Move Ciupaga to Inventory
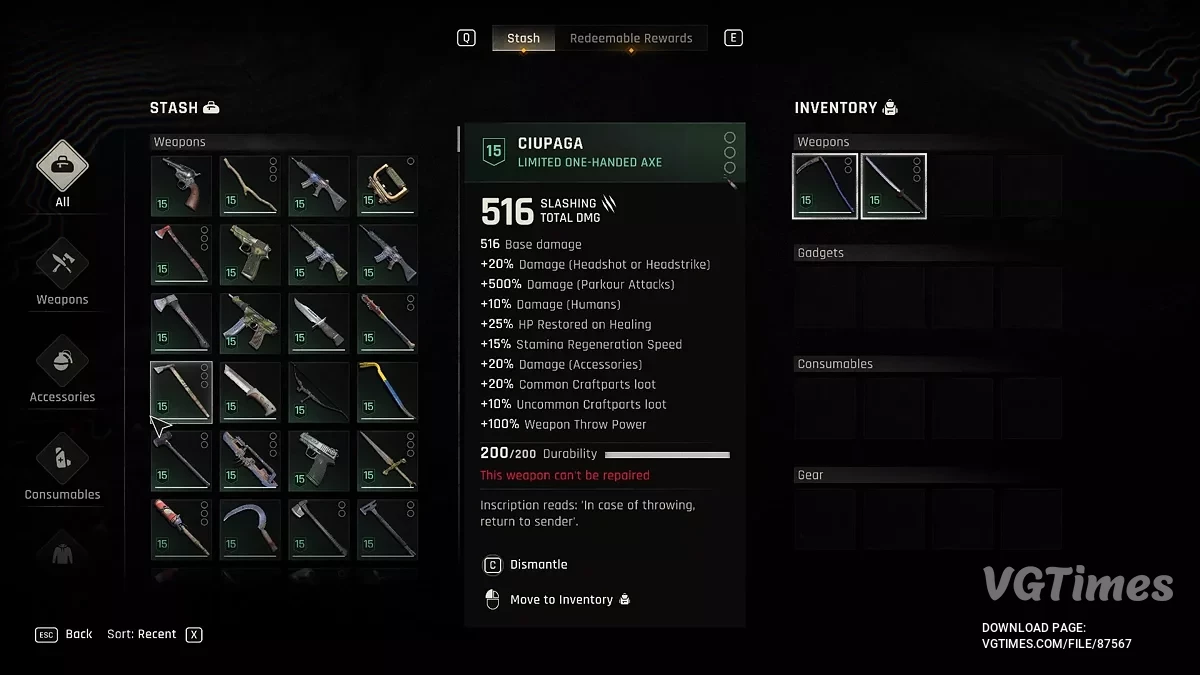The width and height of the screenshot is (1200, 675). tap(561, 600)
